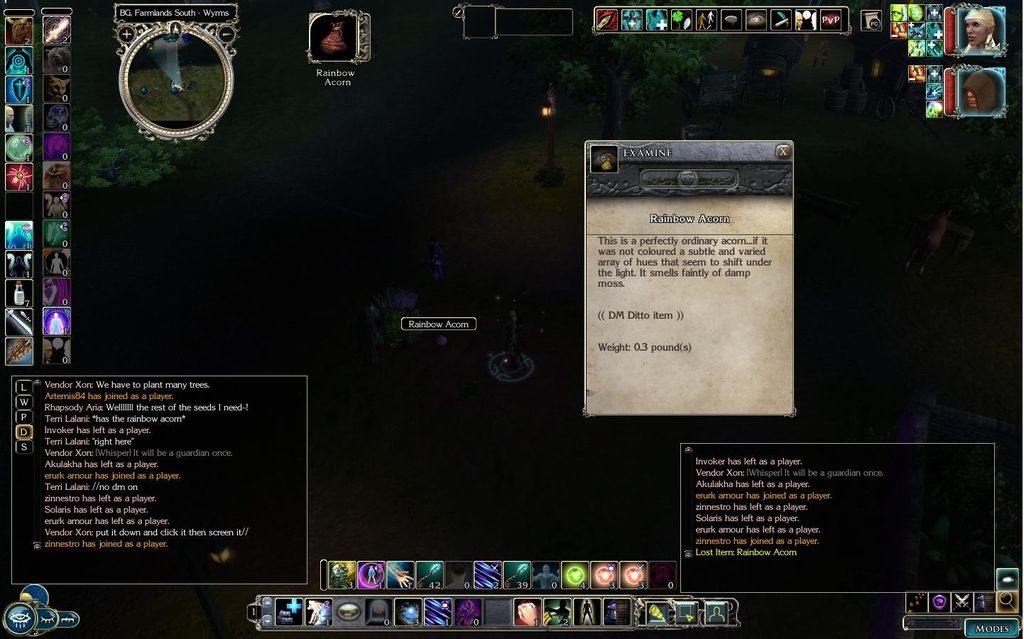Switch to the P chat tab

click(x=24, y=417)
